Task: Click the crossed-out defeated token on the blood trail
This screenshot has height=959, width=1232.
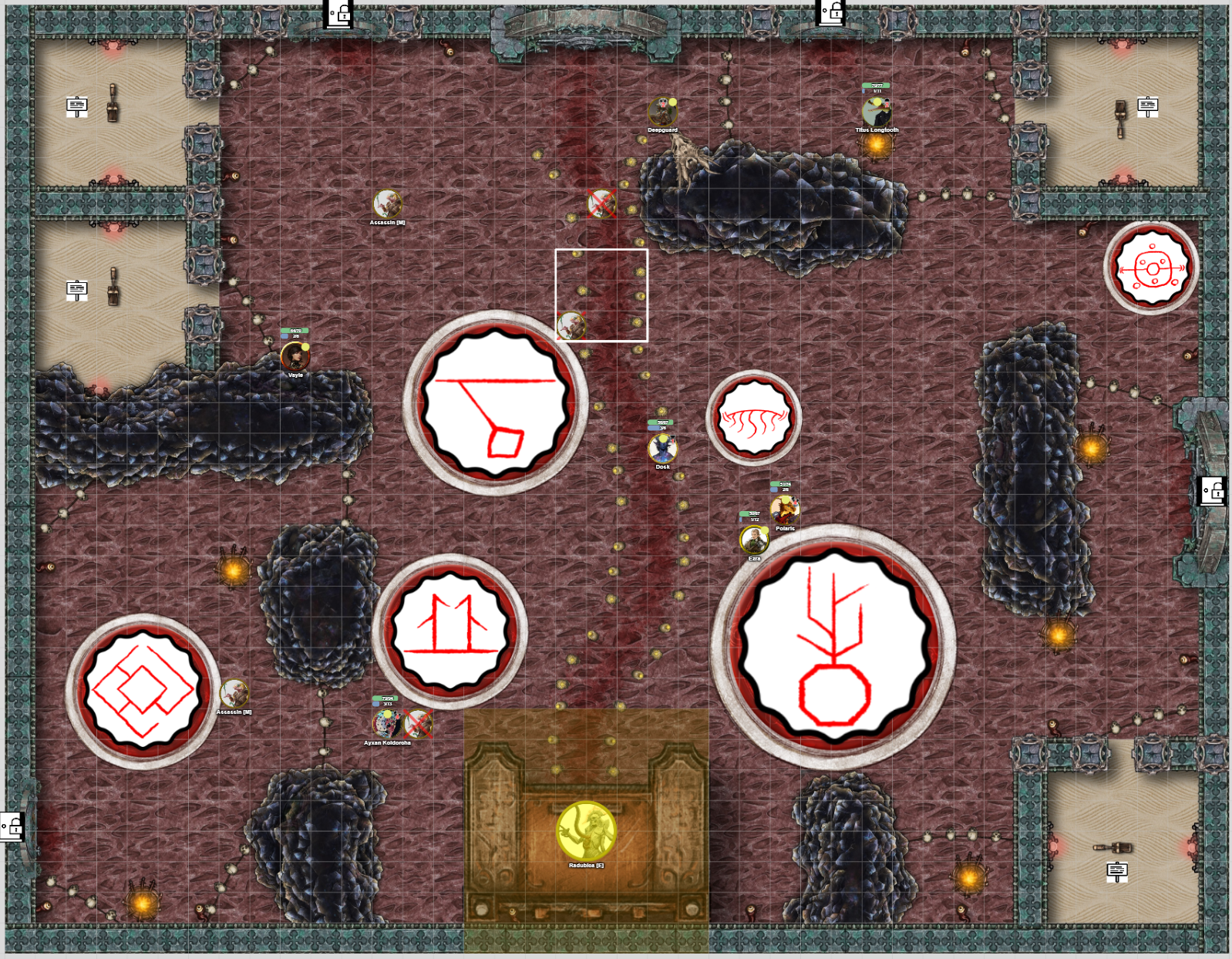Action: click(x=601, y=204)
